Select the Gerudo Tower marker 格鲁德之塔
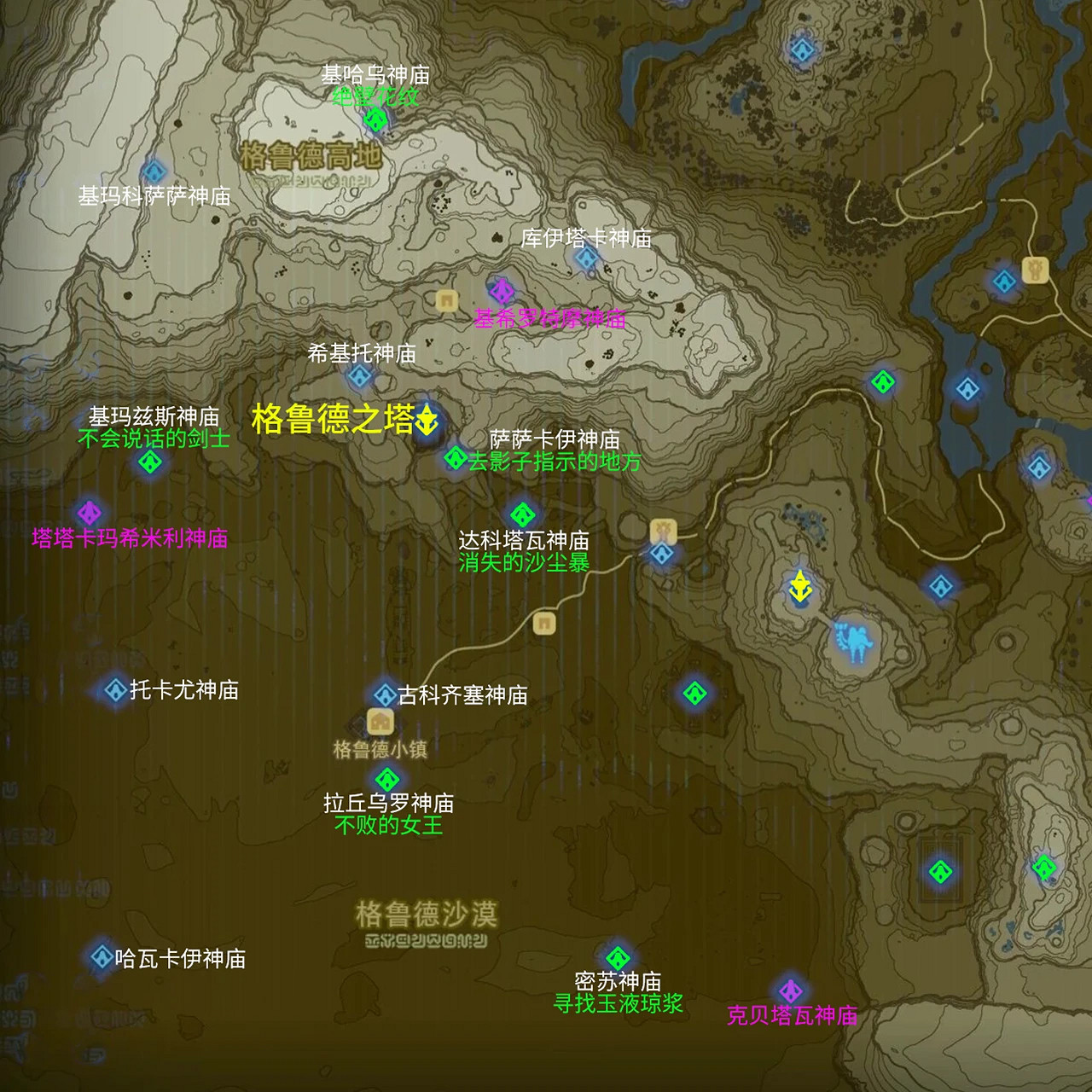The image size is (1092, 1092). tap(427, 420)
